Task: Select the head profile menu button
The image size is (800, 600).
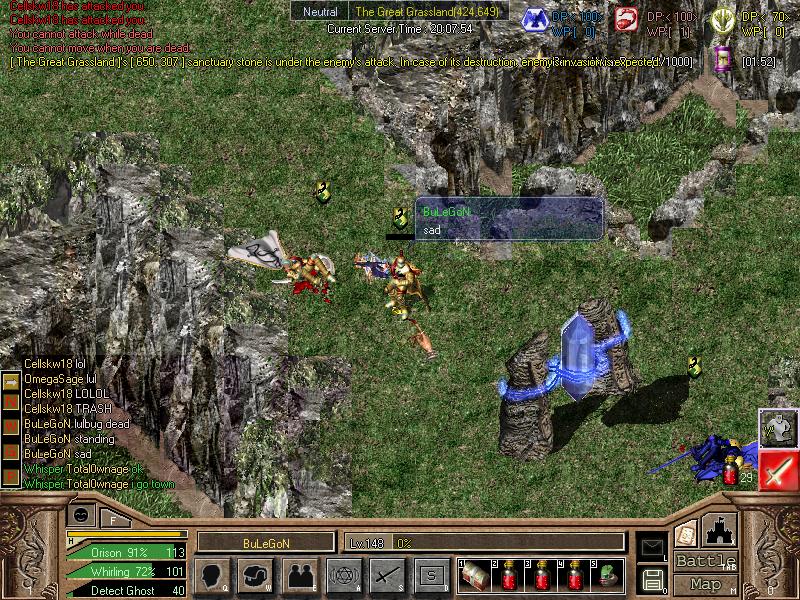Action: 212,575
